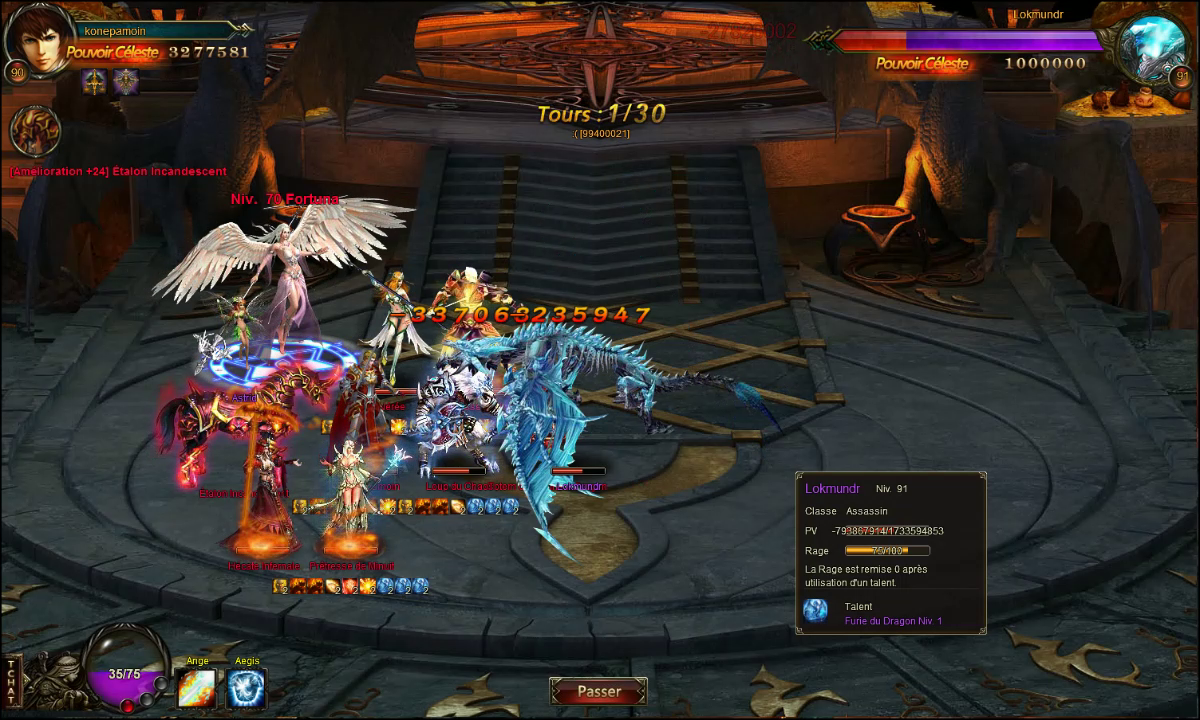
Task: Open the TCHAT chat tab
Action: [12, 681]
